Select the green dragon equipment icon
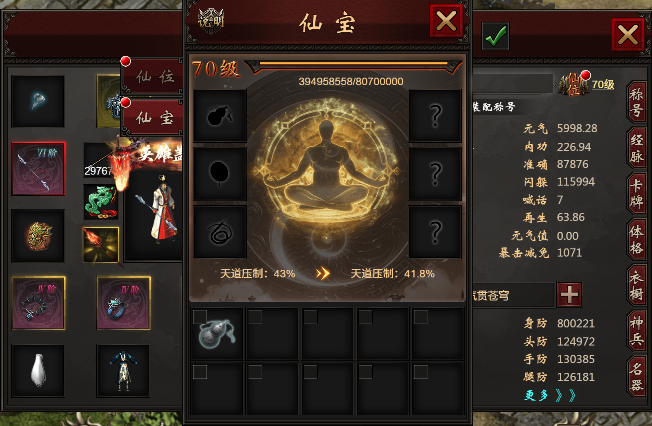Viewport: 652px width, 426px height. coord(100,202)
